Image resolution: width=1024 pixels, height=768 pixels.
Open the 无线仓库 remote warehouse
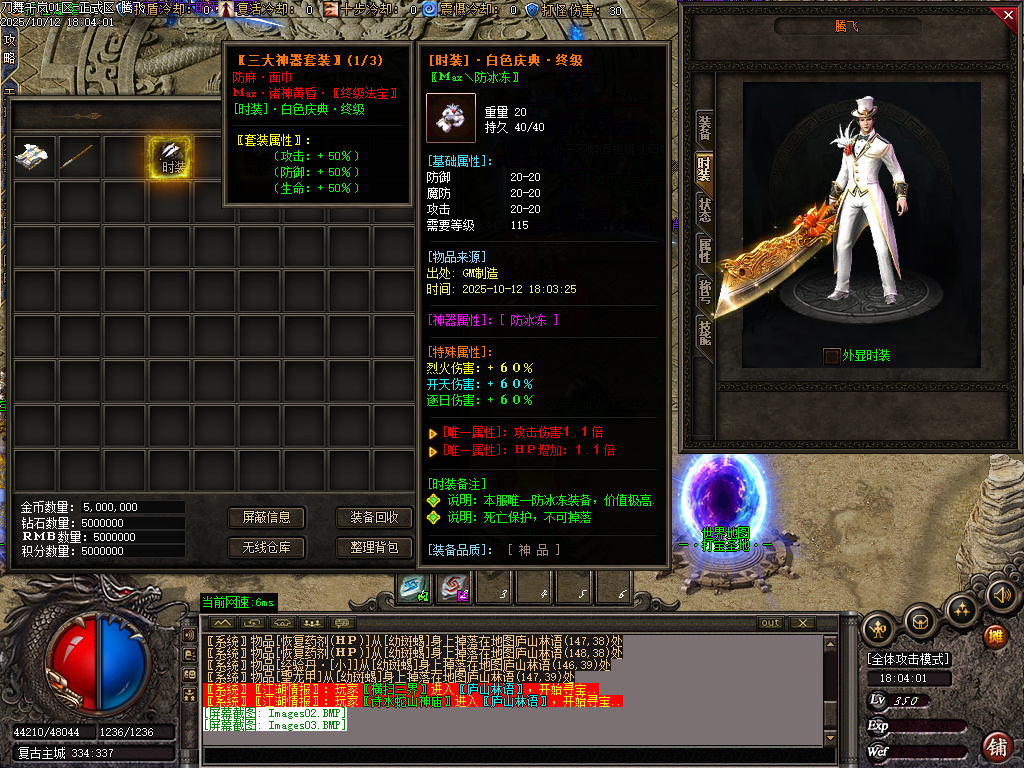coord(266,547)
